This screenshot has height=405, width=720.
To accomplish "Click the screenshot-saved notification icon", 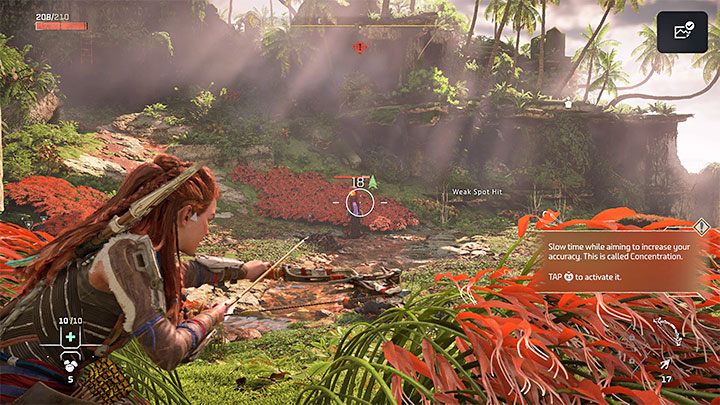I will coord(683,32).
